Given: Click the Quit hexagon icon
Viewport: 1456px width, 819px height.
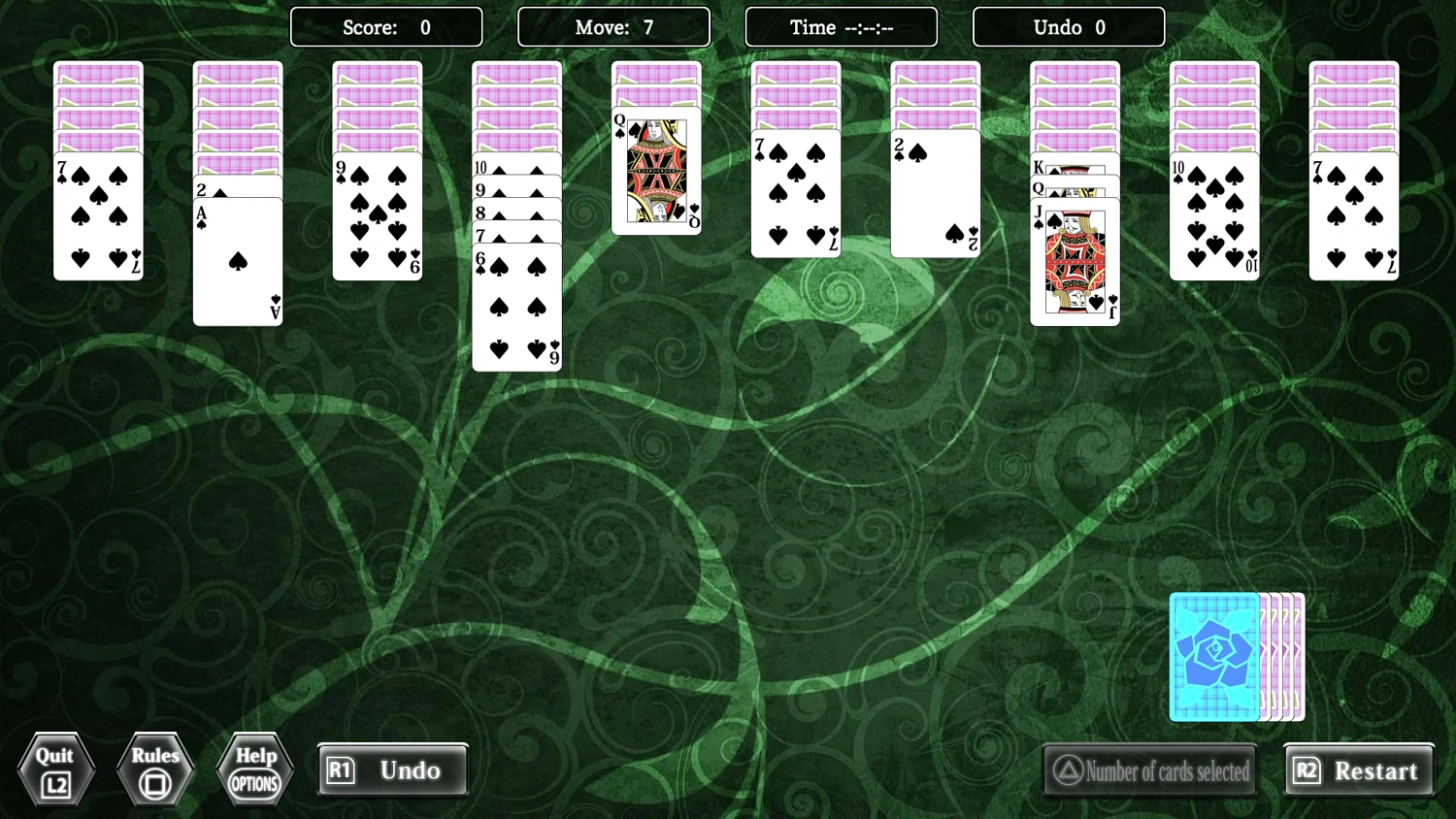Looking at the screenshot, I should (55, 769).
